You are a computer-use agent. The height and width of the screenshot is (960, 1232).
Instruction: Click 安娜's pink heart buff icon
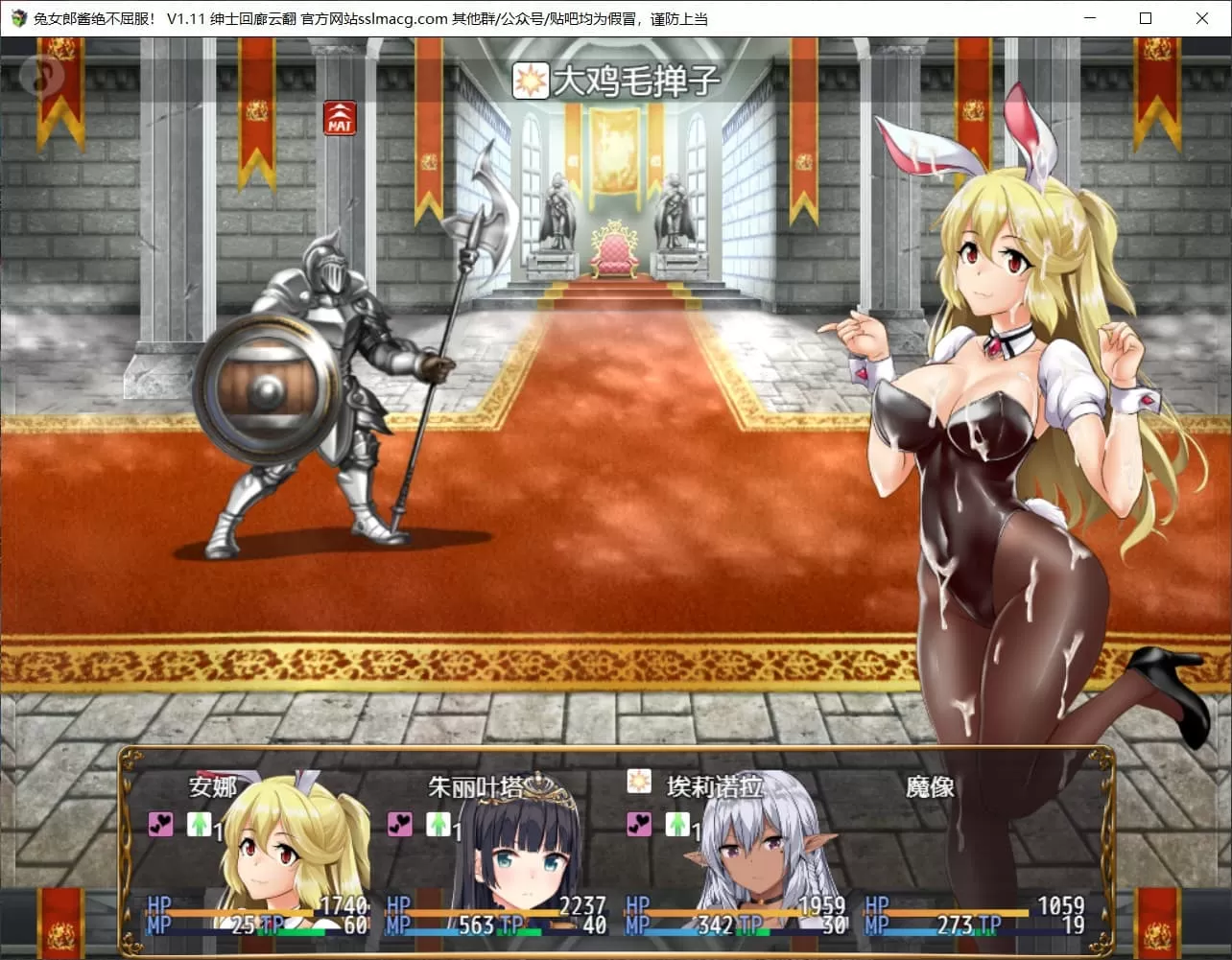[159, 825]
